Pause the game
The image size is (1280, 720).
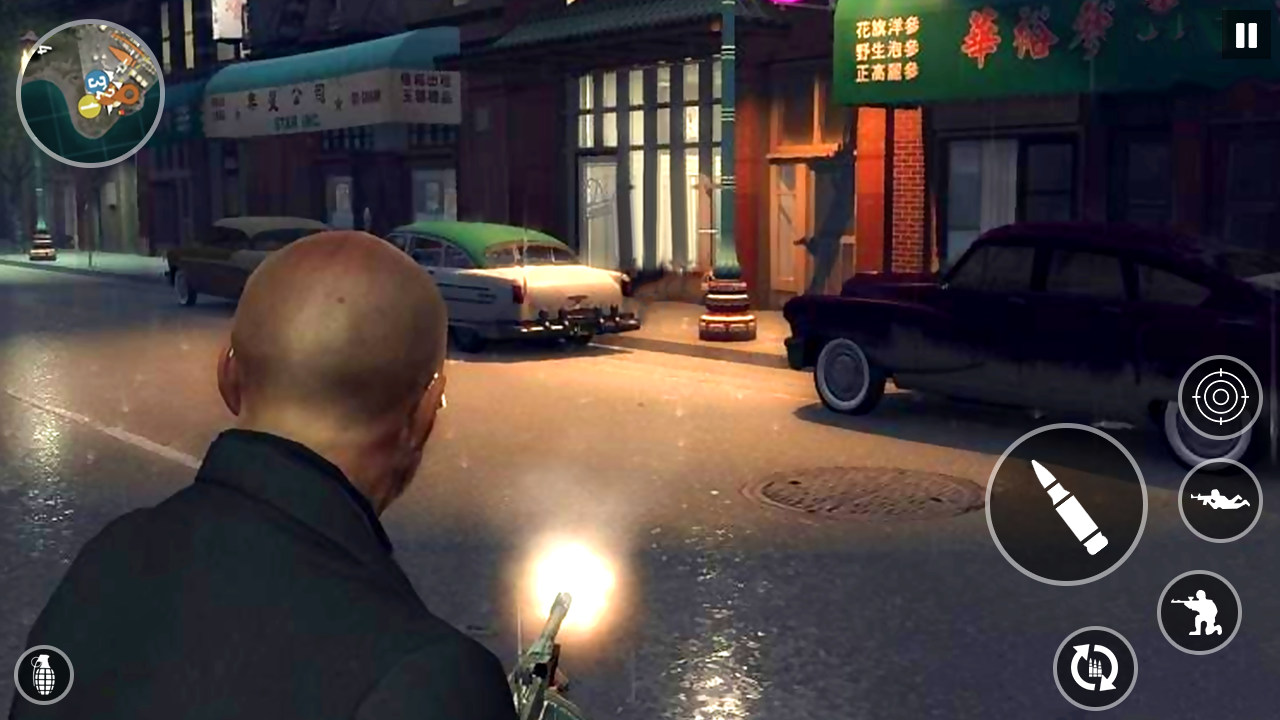[1245, 37]
